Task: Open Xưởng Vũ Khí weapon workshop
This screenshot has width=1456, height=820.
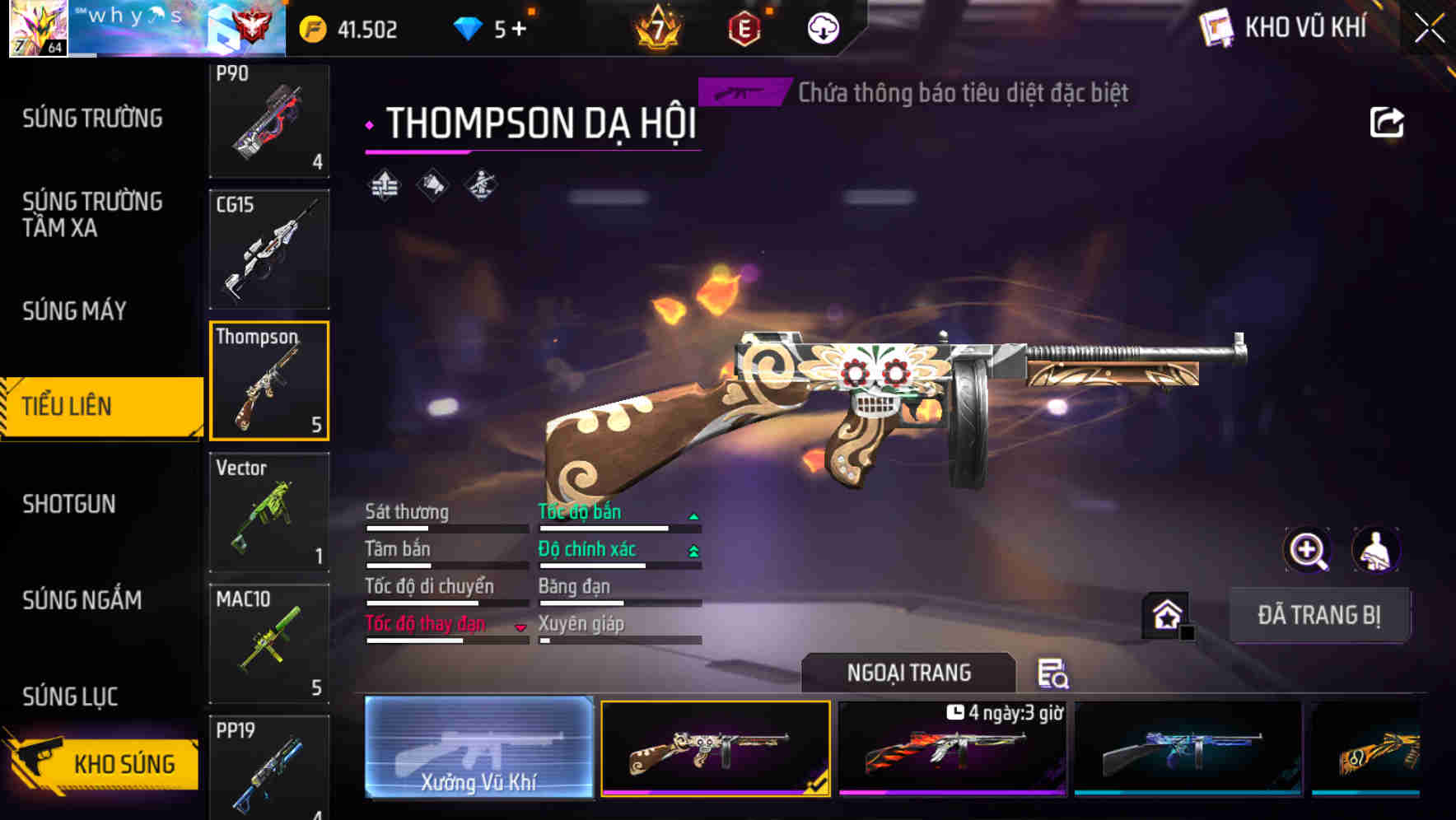Action: pos(478,749)
